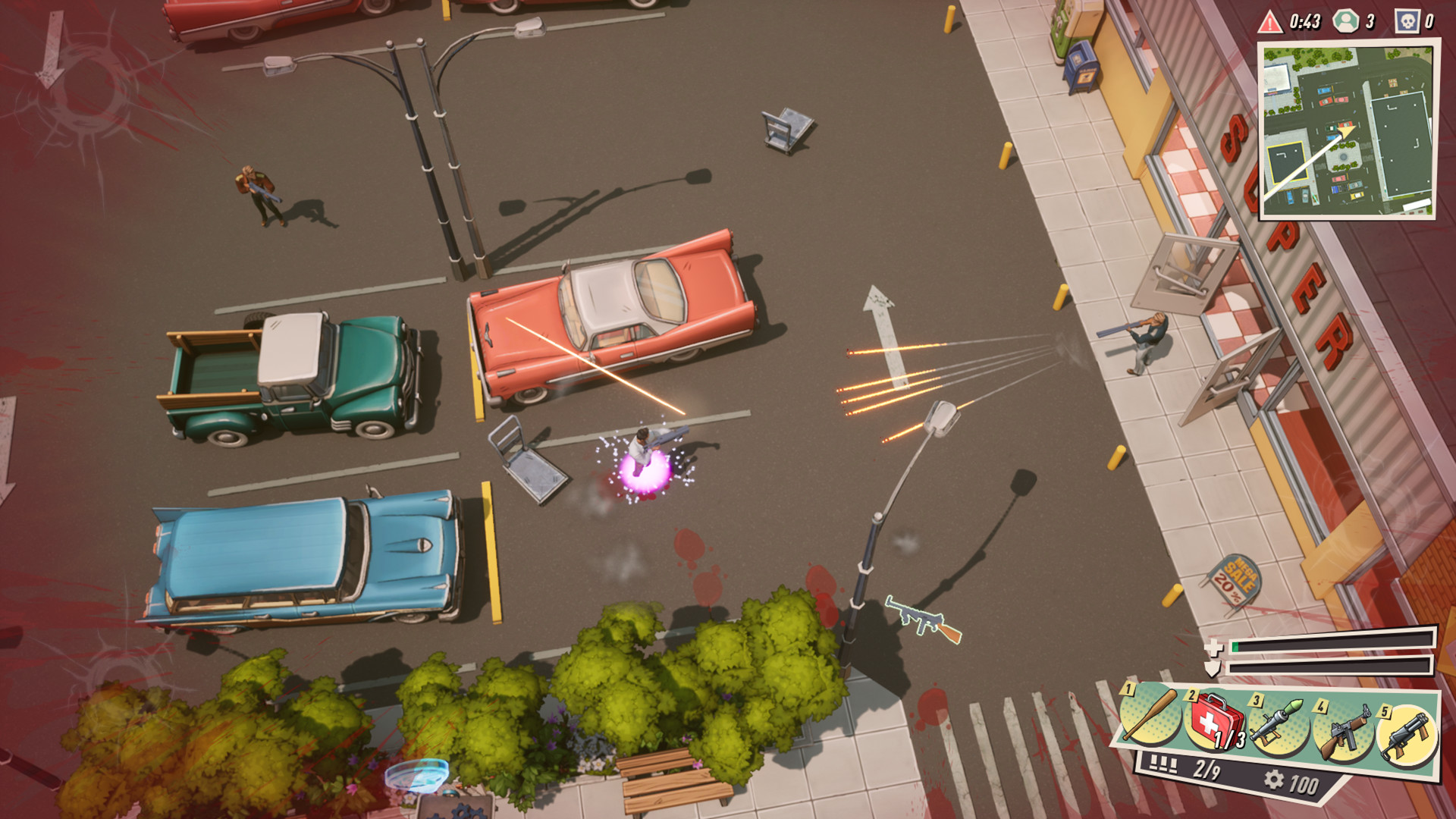1456x819 pixels.
Task: Use the red medkit slot
Action: 1215,722
